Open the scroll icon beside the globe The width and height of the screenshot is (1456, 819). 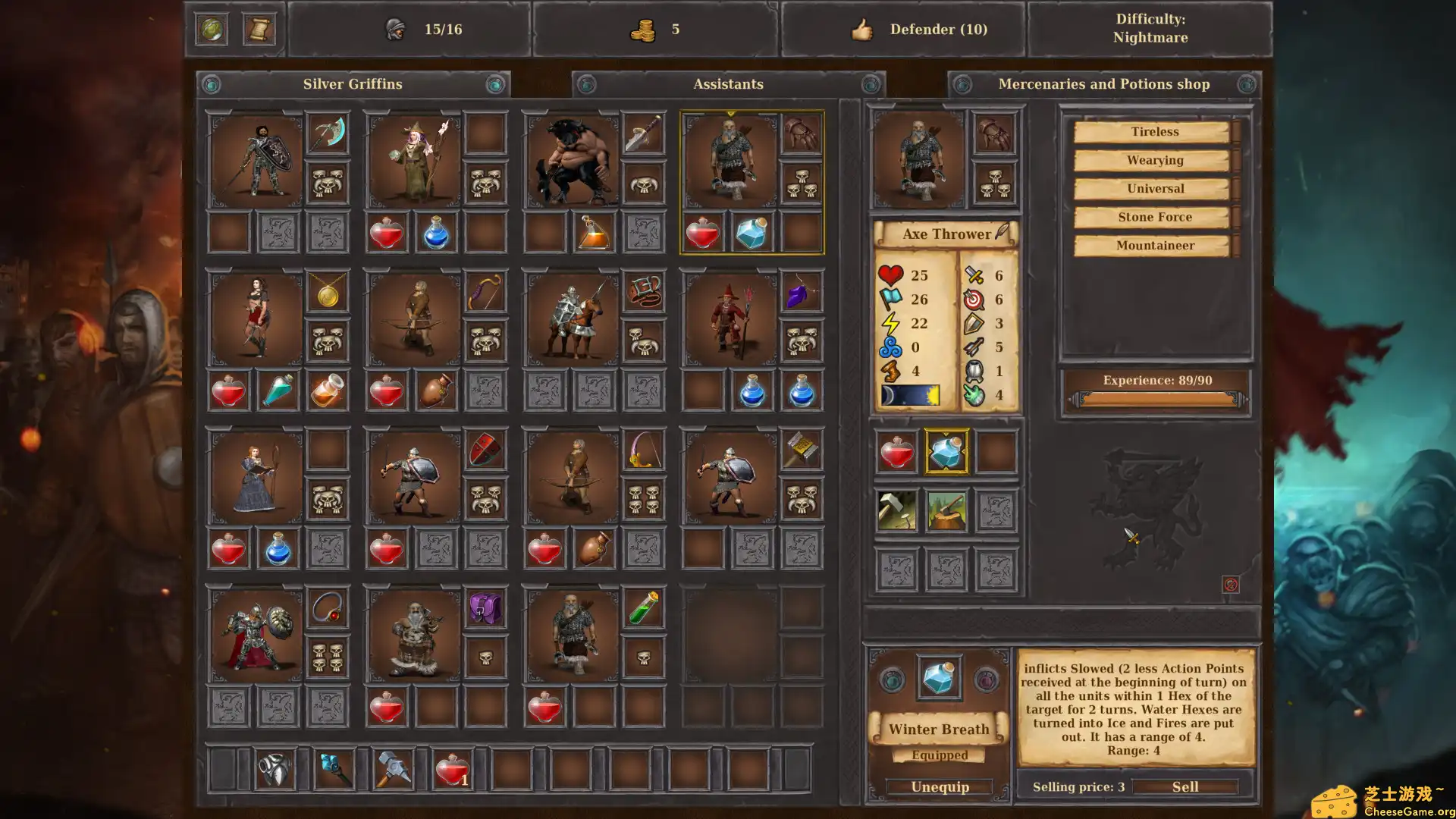(259, 29)
